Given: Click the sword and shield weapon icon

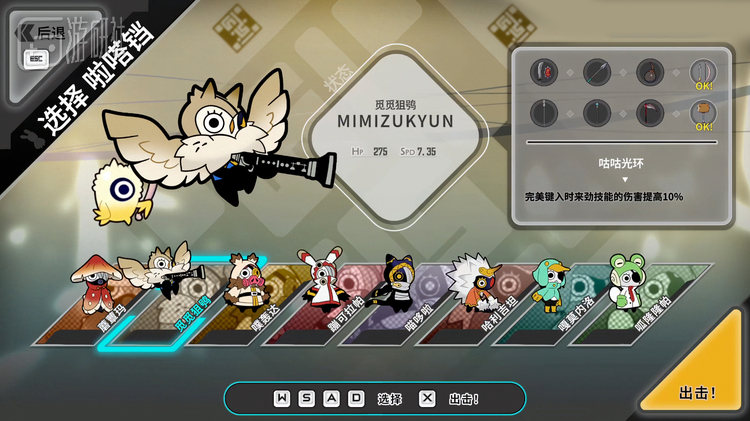Looking at the screenshot, I should click(544, 72).
